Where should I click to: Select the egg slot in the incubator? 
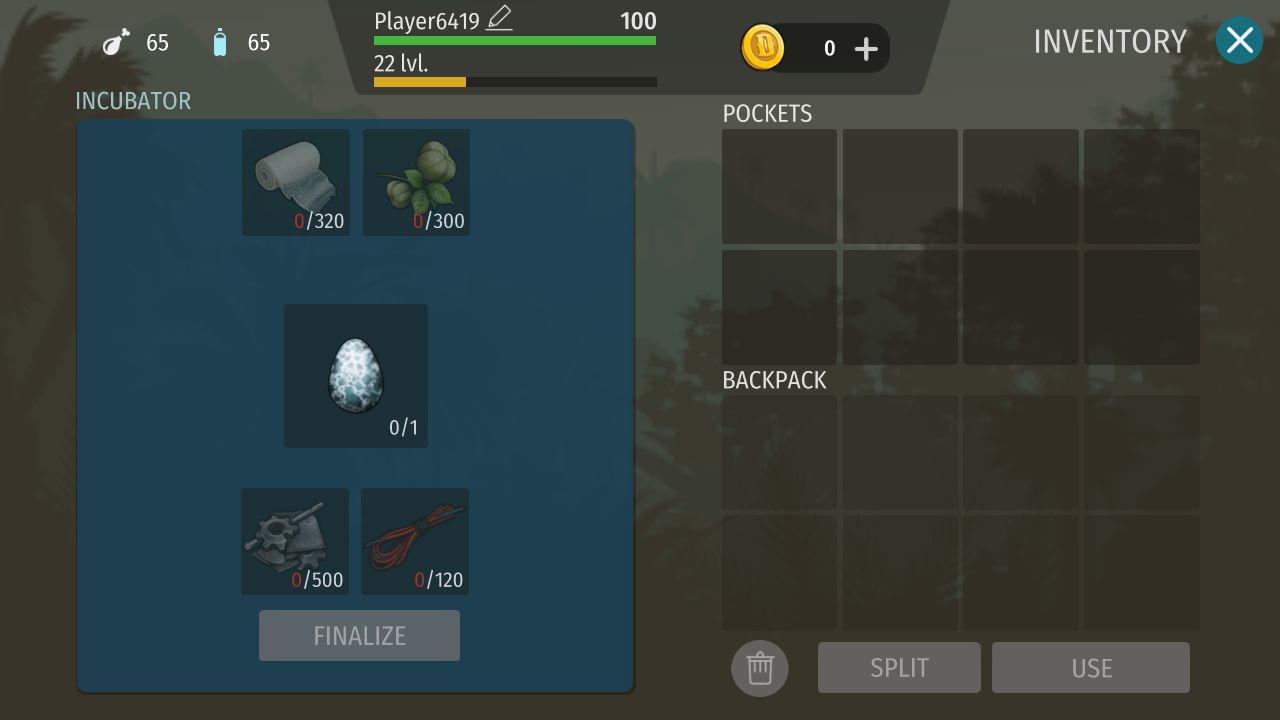click(356, 375)
